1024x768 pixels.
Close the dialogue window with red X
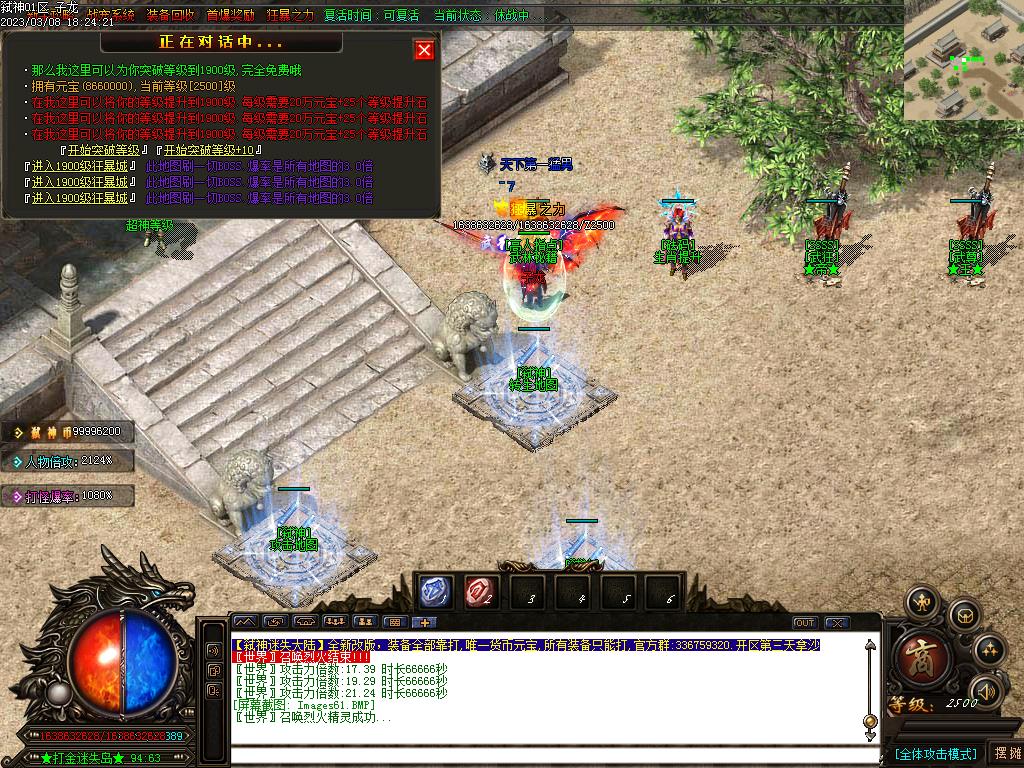[x=425, y=50]
